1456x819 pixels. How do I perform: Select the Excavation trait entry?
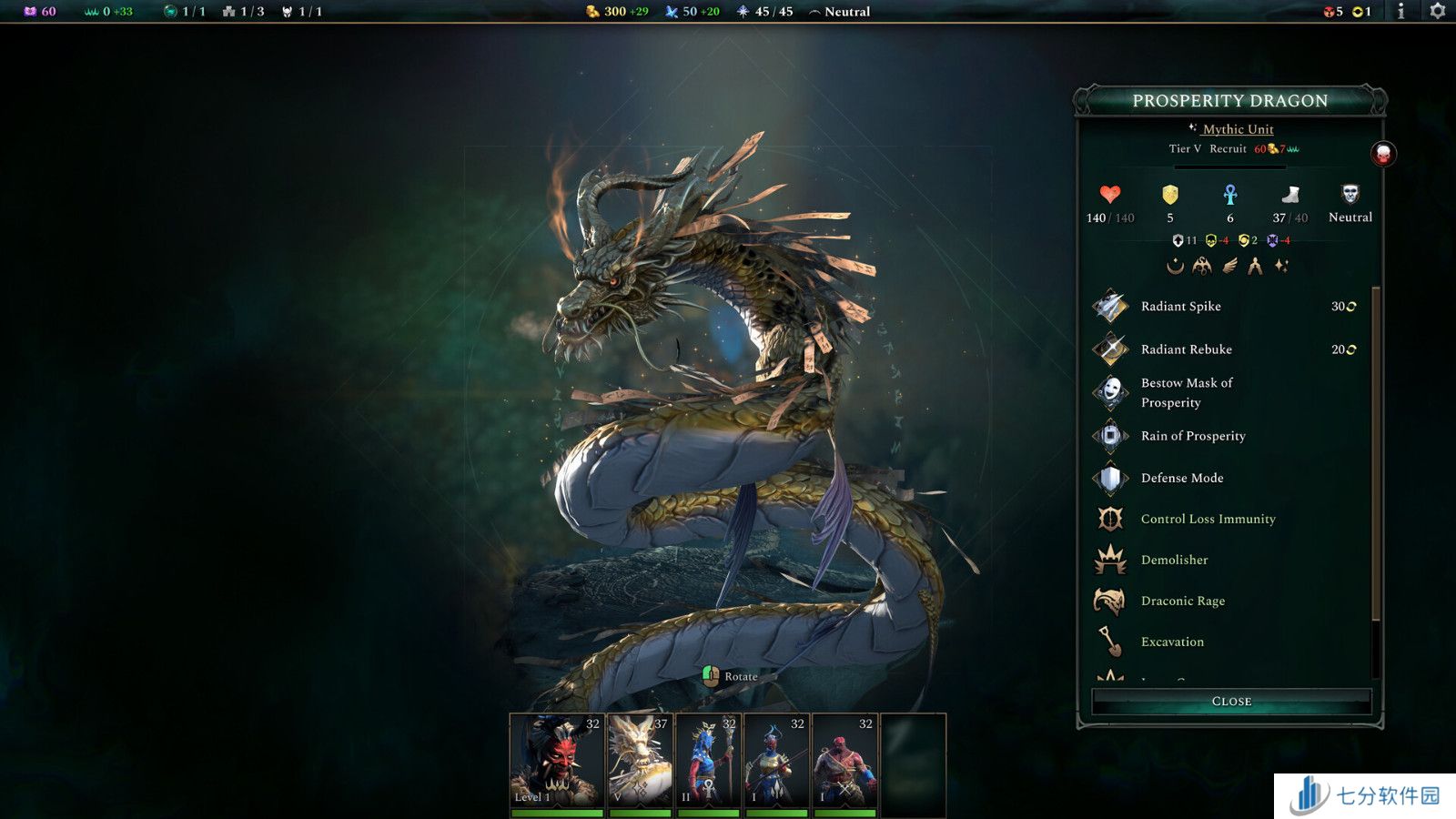(1172, 642)
